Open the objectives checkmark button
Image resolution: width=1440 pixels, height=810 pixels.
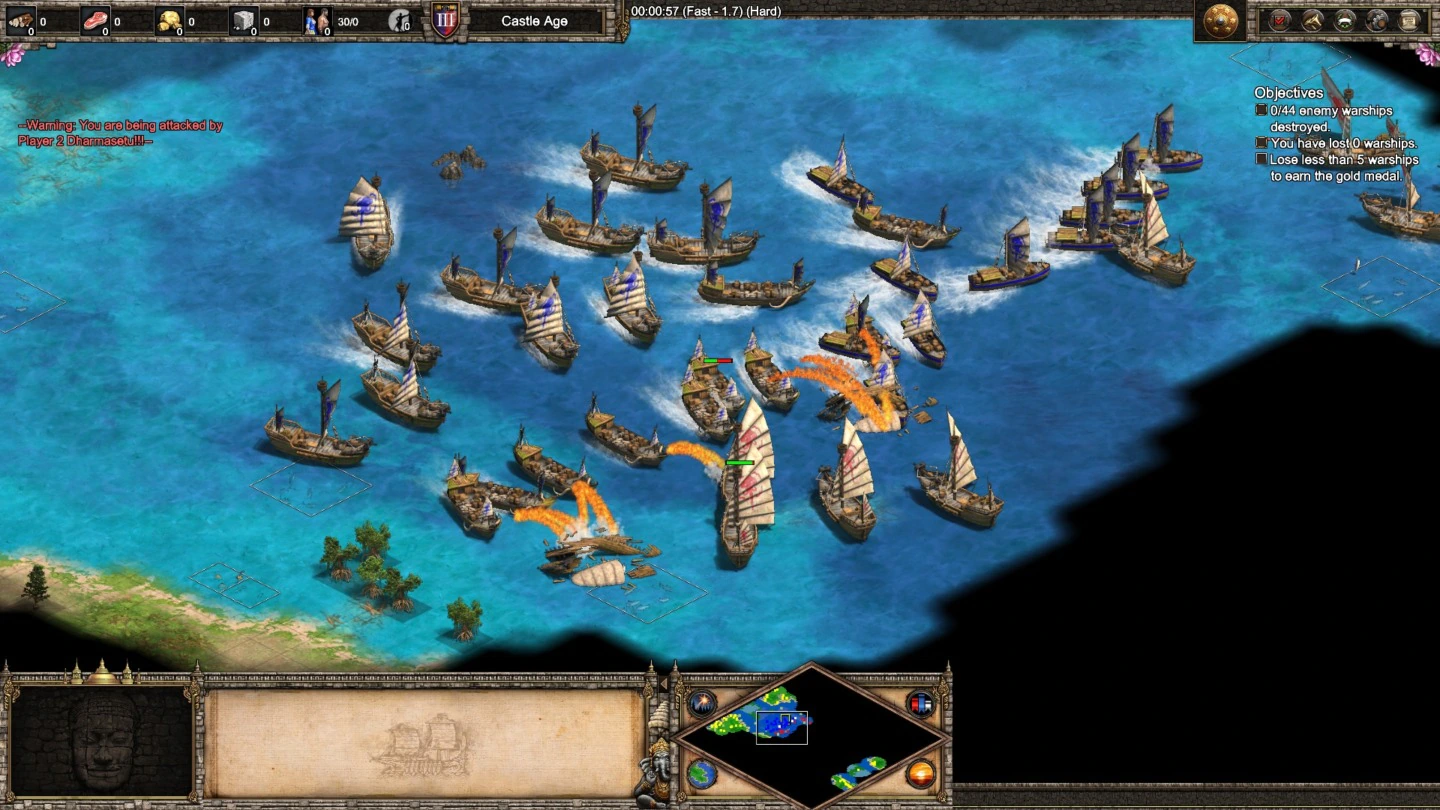(x=1280, y=20)
